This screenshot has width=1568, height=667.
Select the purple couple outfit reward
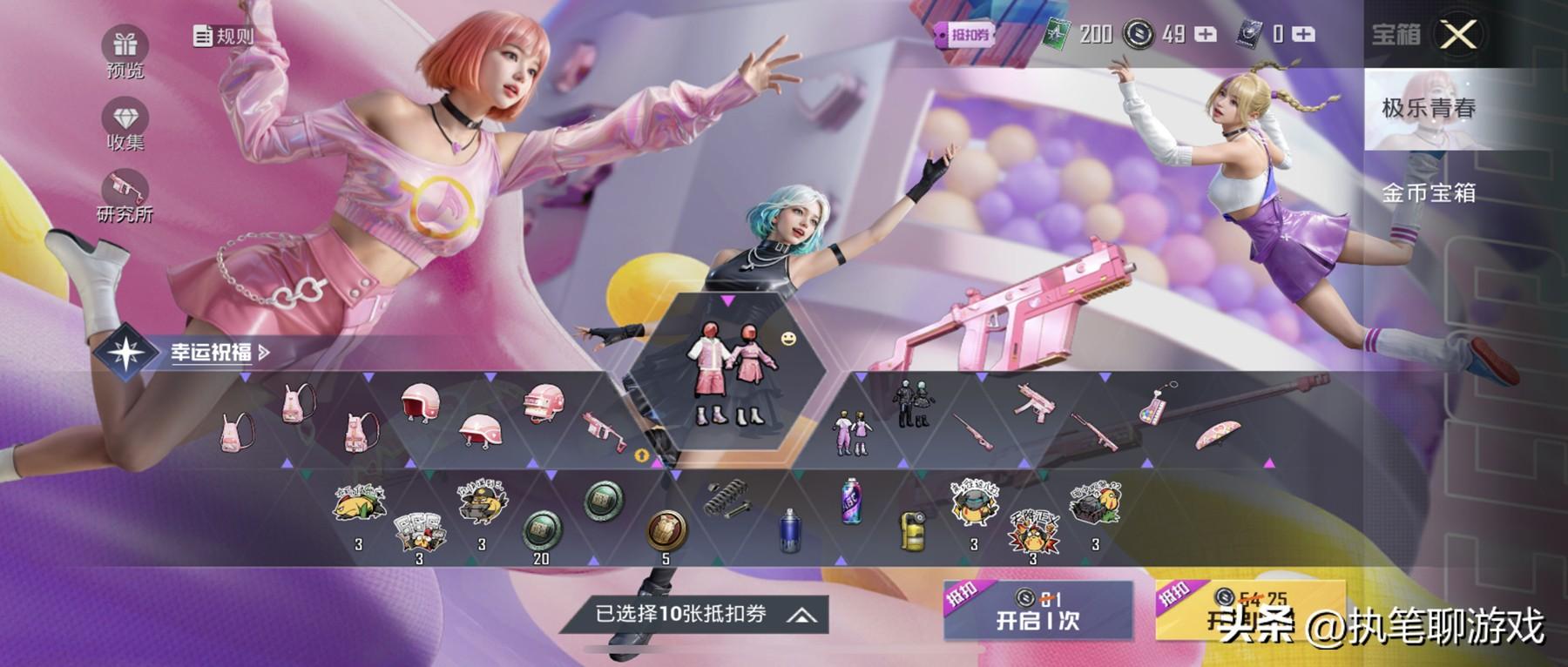[x=849, y=431]
